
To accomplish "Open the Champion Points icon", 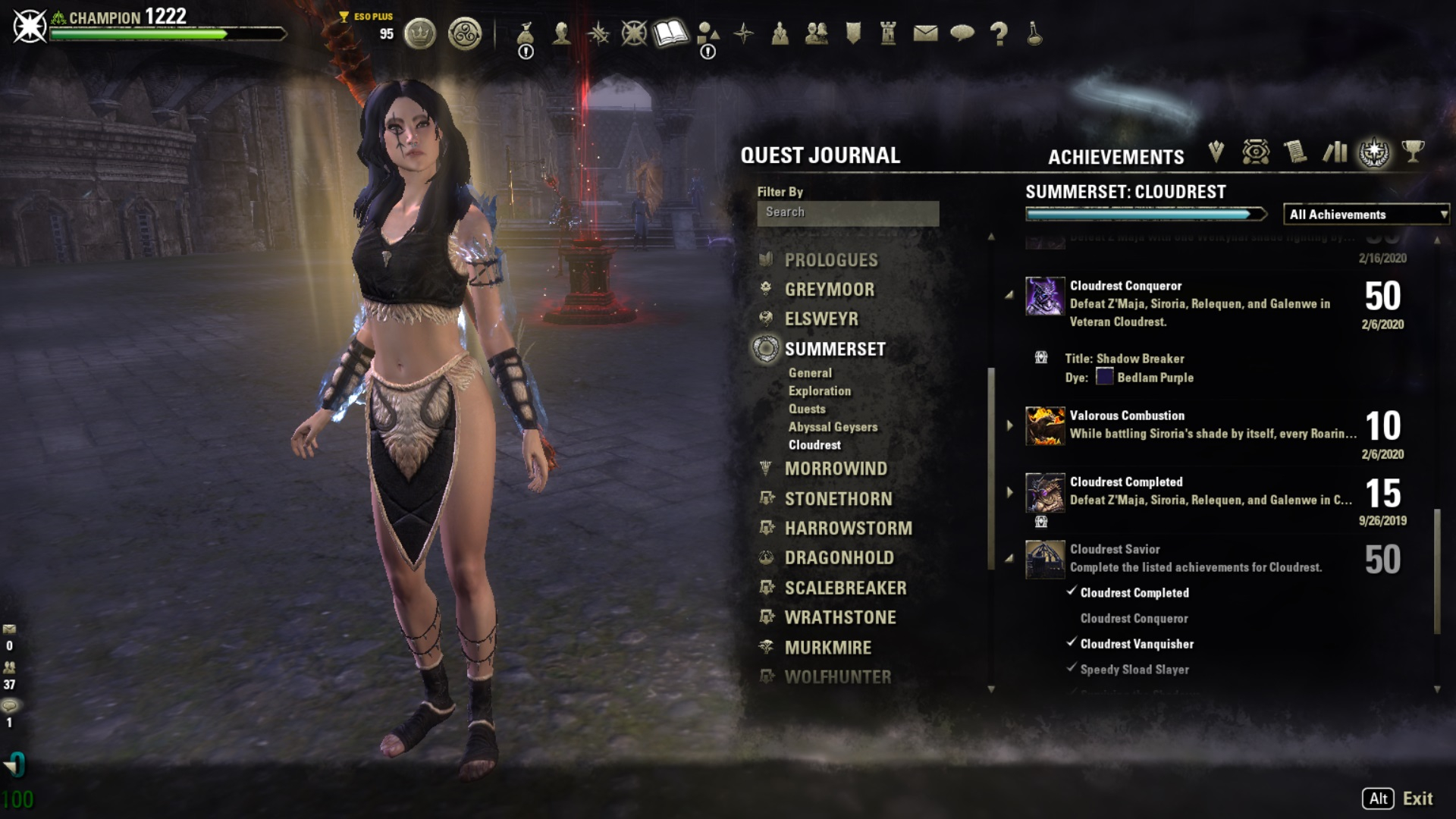I will coord(635,34).
